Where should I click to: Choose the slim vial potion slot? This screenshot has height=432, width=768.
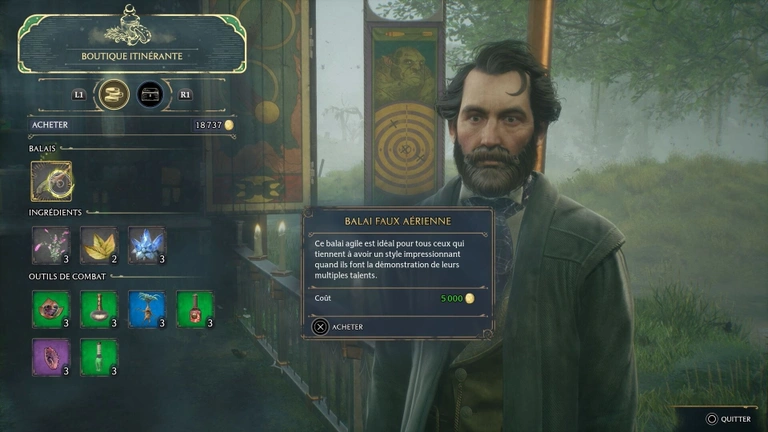[x=99, y=357]
